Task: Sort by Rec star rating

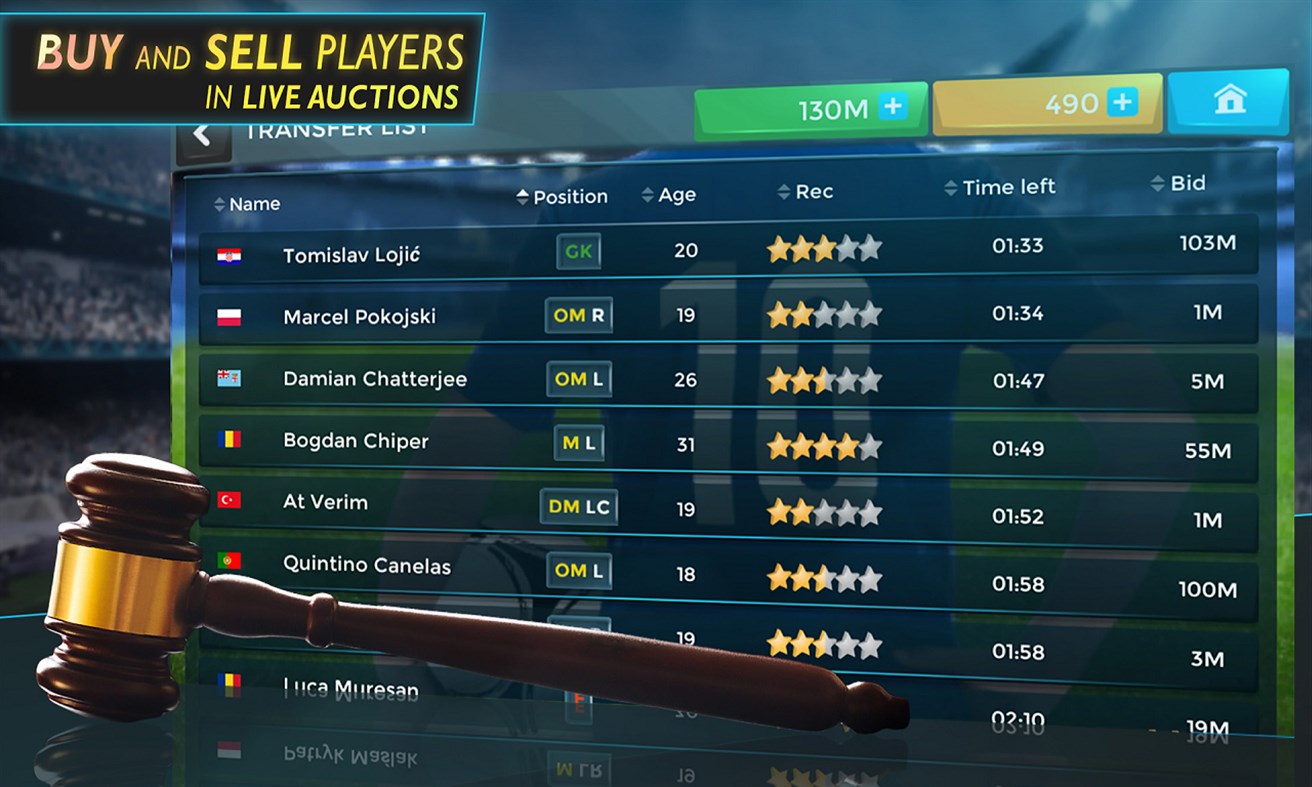Action: coord(805,192)
